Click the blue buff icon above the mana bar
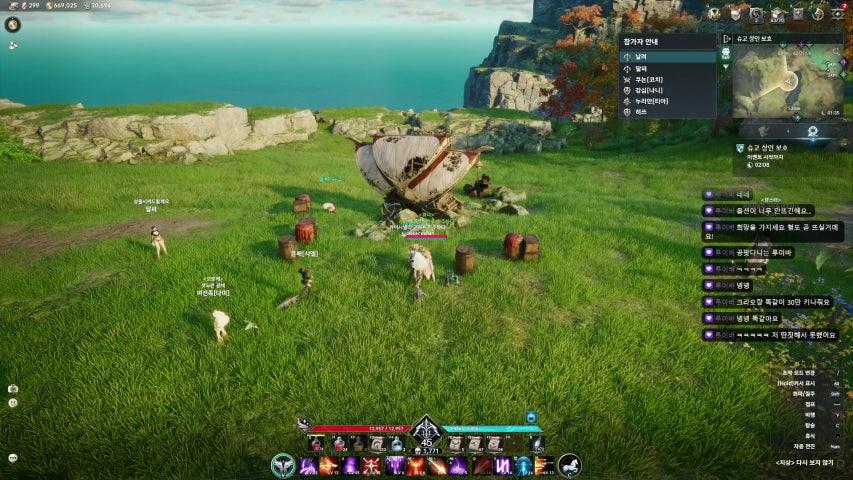 (x=530, y=417)
